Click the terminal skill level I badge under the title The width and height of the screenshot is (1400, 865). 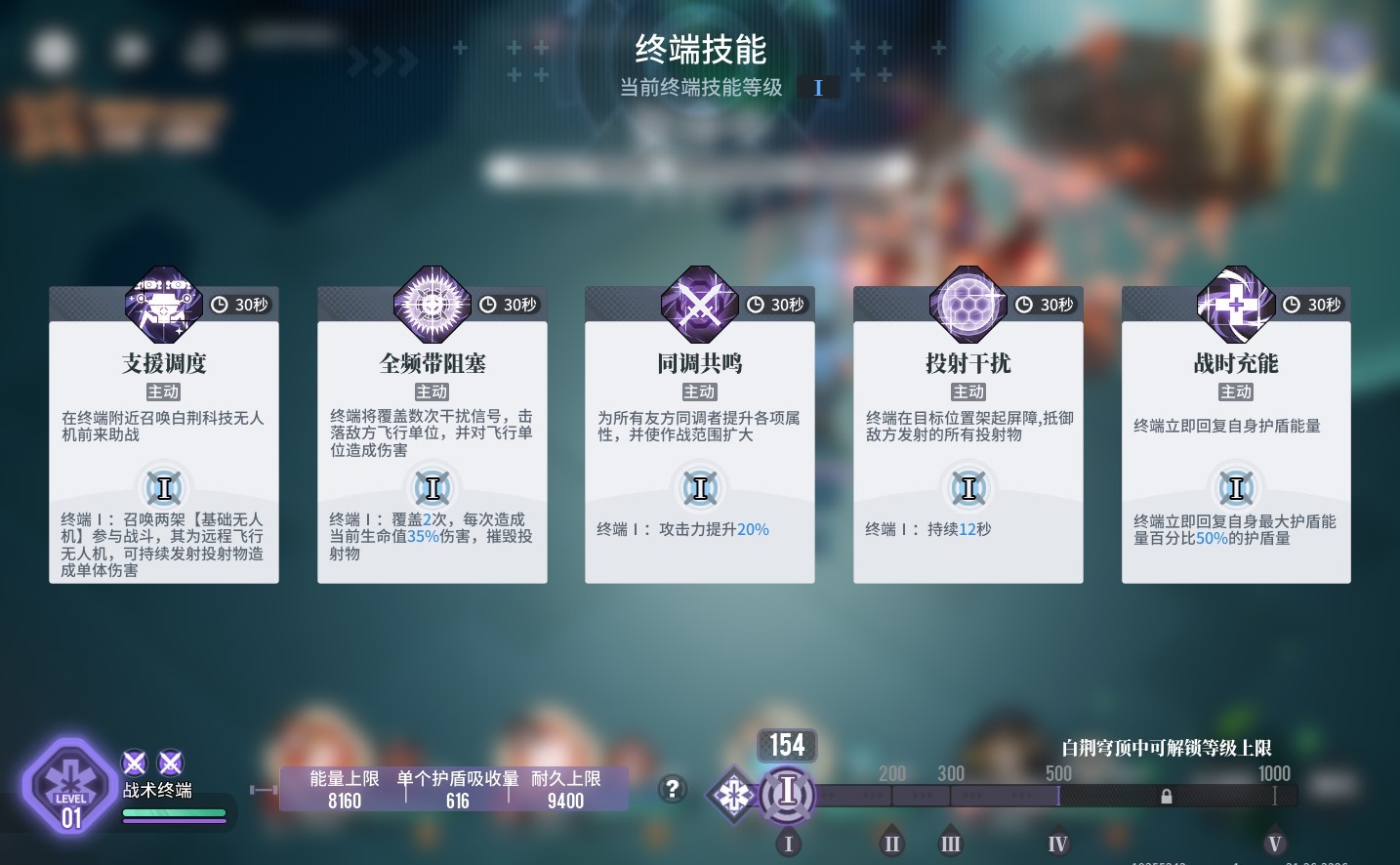coord(818,86)
